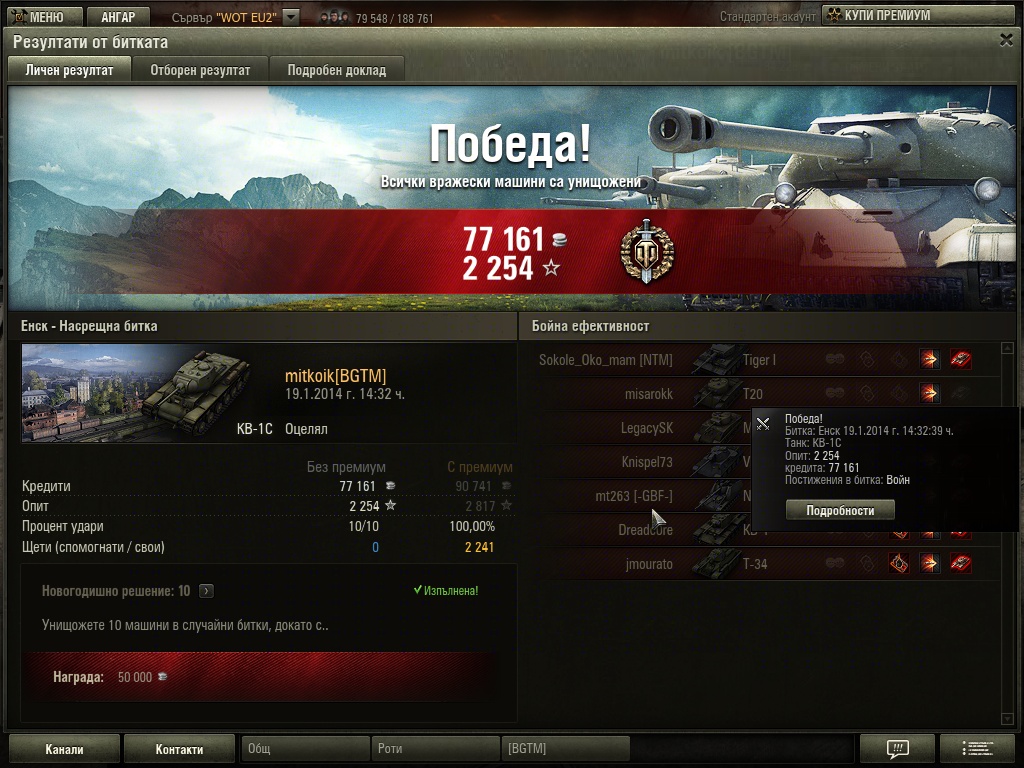1024x768 pixels.
Task: Dismiss the victory notification popup
Action: (763, 423)
